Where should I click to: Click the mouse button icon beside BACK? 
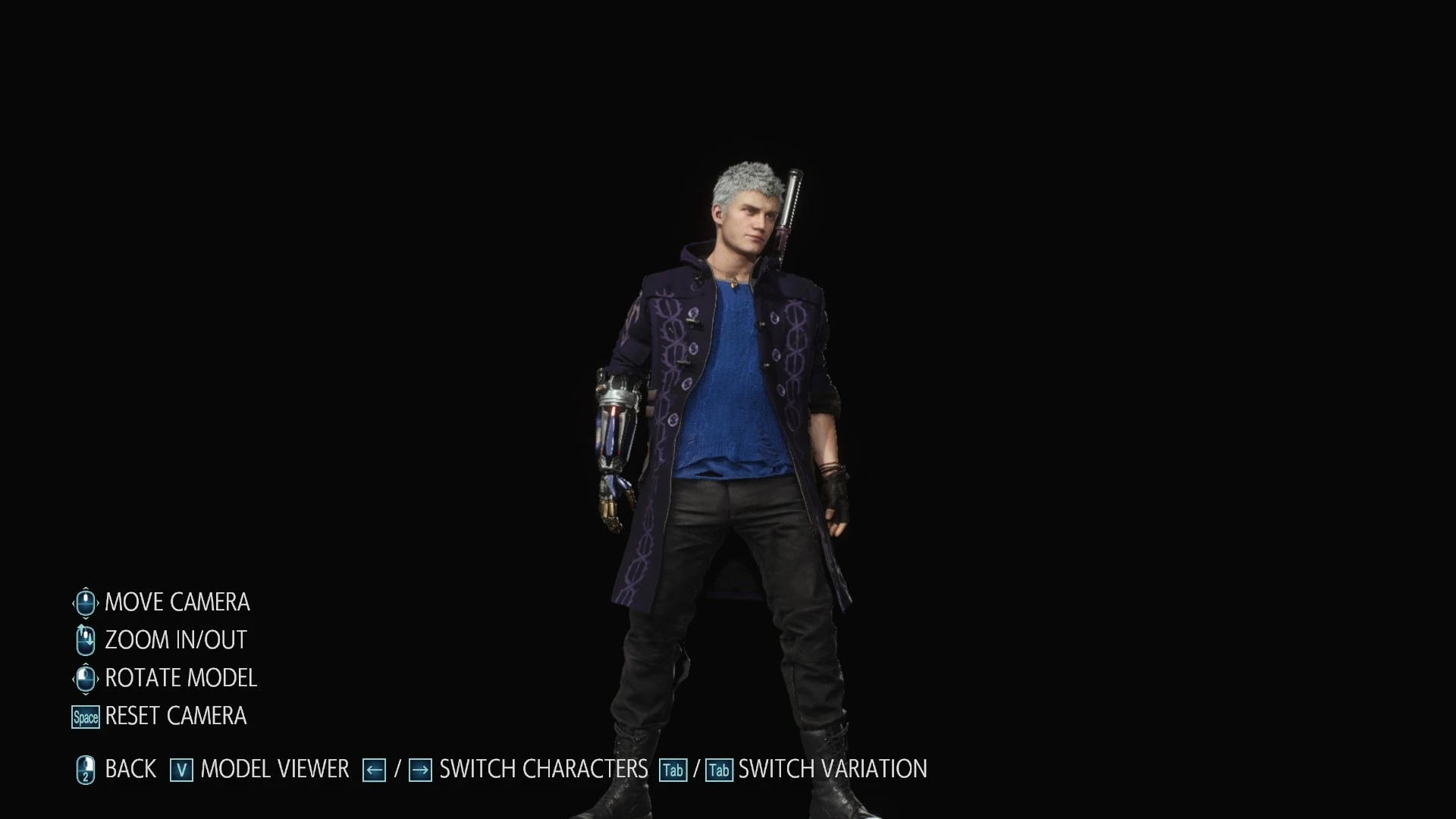[85, 768]
